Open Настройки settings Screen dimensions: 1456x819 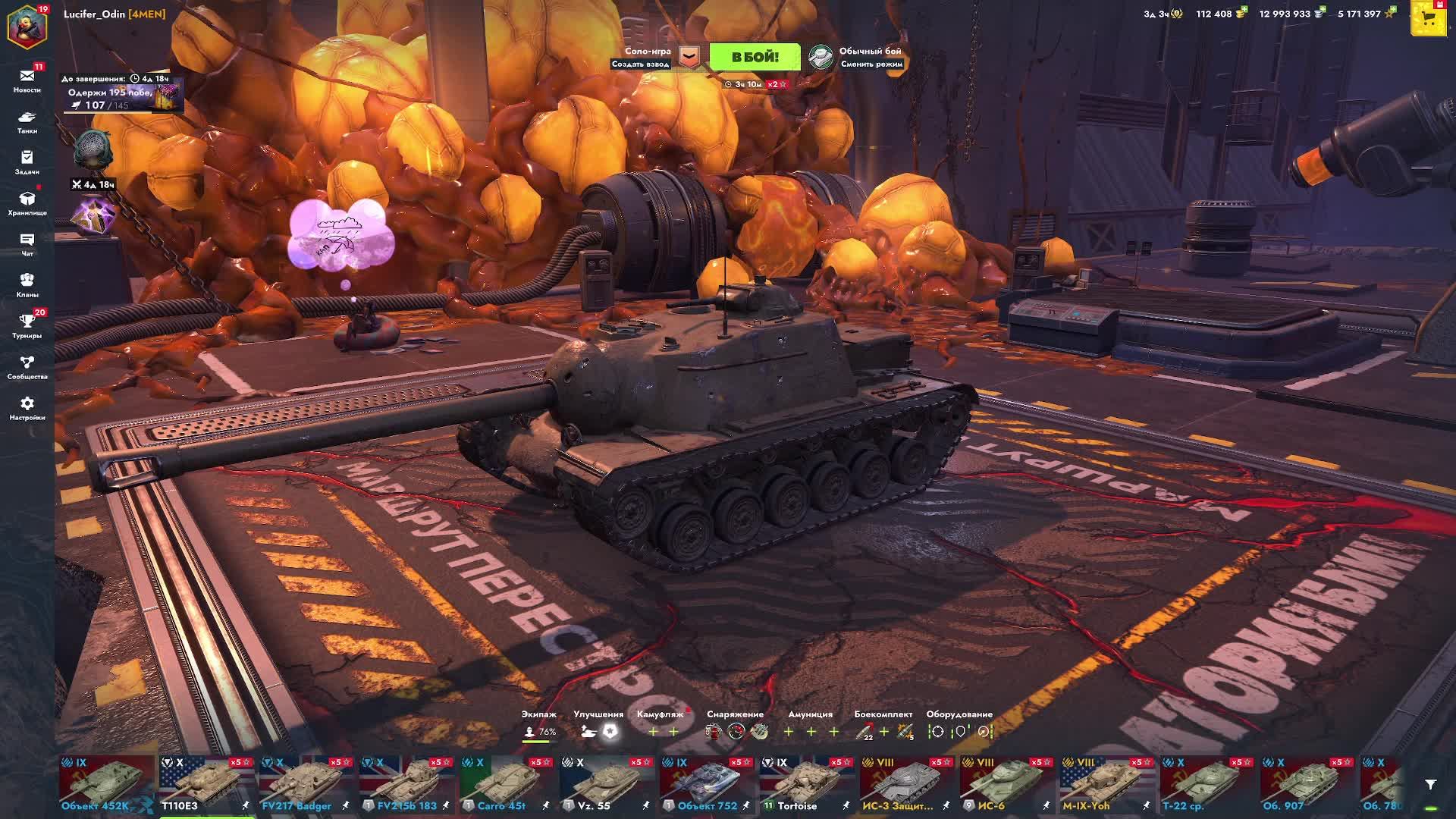[x=27, y=407]
